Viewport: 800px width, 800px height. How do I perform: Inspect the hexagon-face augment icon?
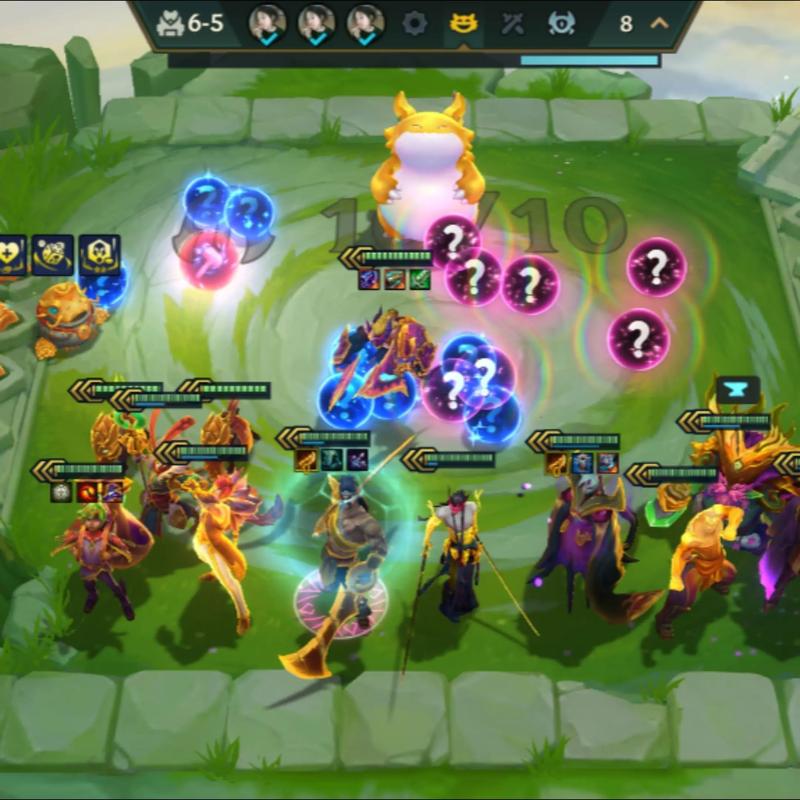point(99,255)
